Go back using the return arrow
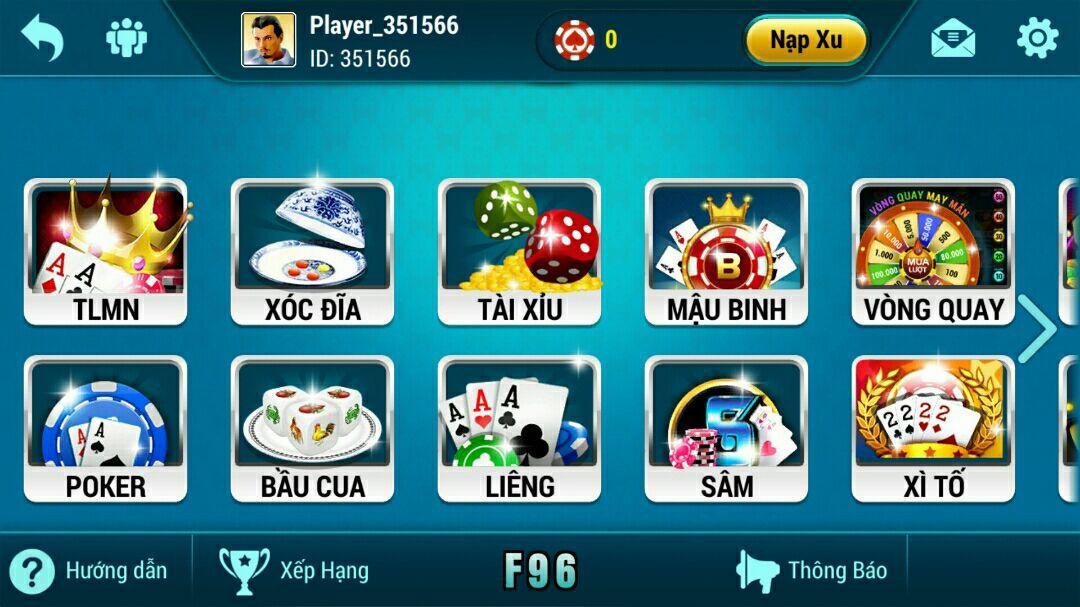This screenshot has width=1080, height=607. point(42,39)
